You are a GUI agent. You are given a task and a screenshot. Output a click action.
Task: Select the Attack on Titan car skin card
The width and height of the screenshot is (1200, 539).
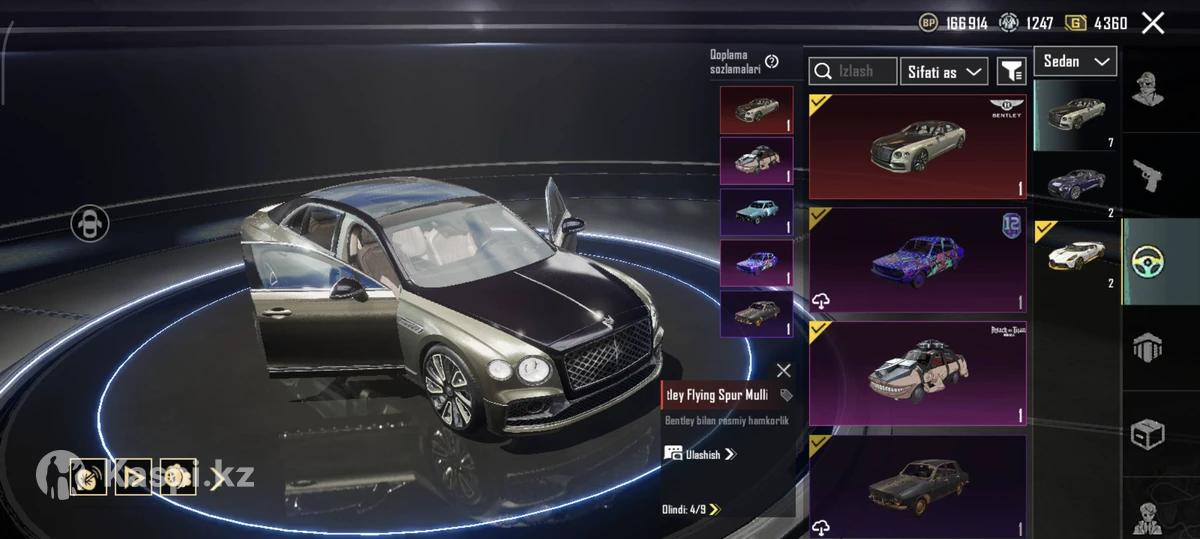(x=917, y=375)
